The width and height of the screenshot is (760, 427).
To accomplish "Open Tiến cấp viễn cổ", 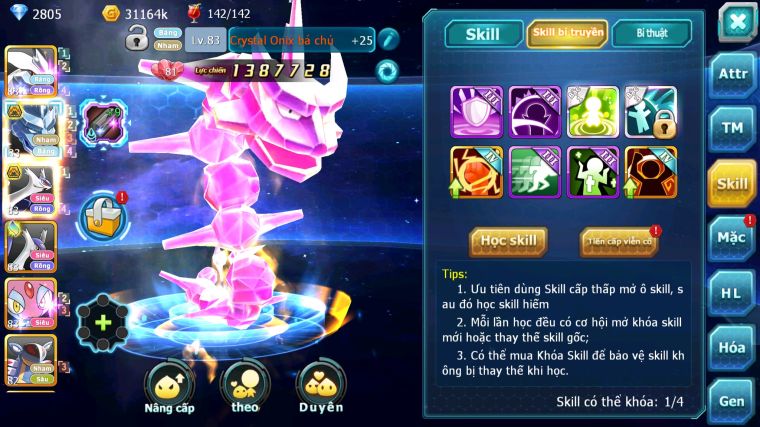I will click(618, 241).
